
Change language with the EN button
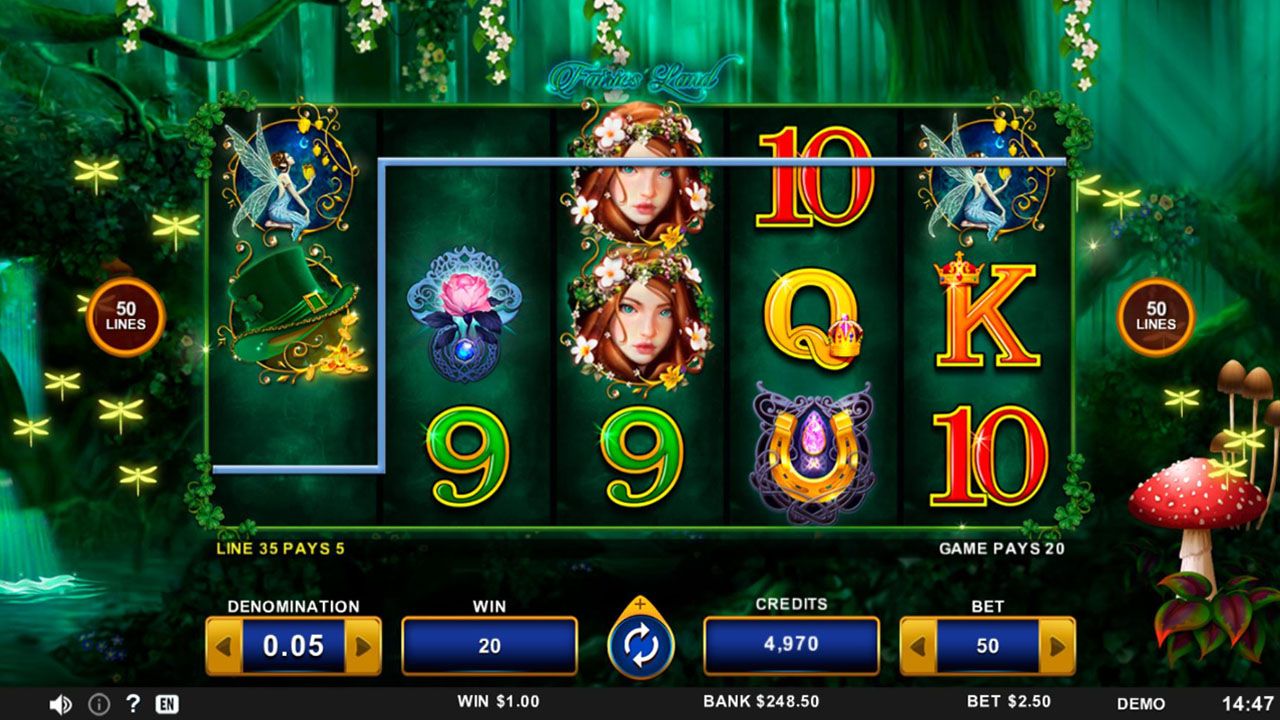coord(167,704)
